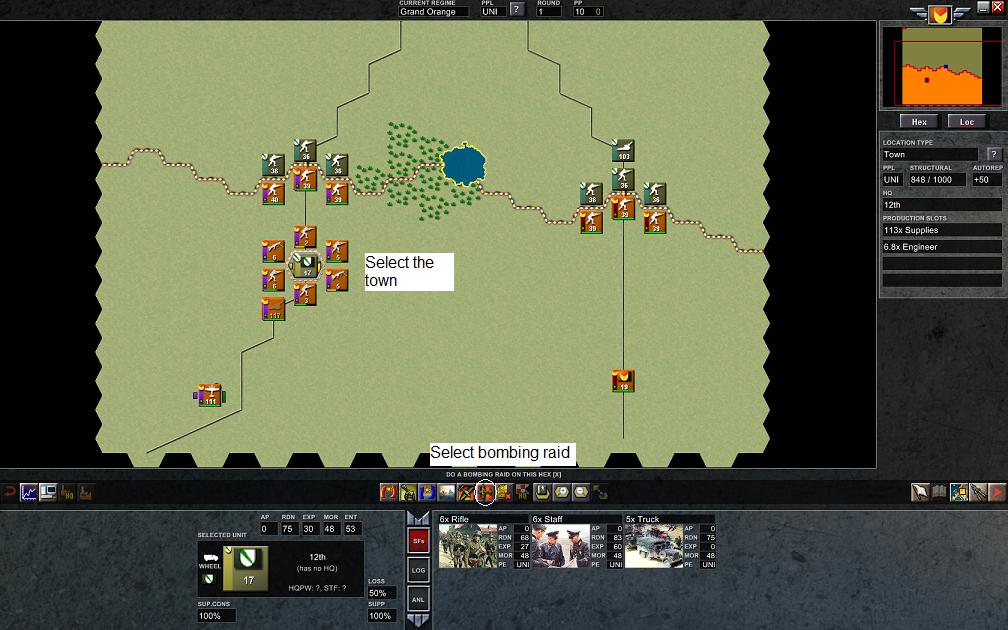Open the ANL analysis button

(x=419, y=598)
